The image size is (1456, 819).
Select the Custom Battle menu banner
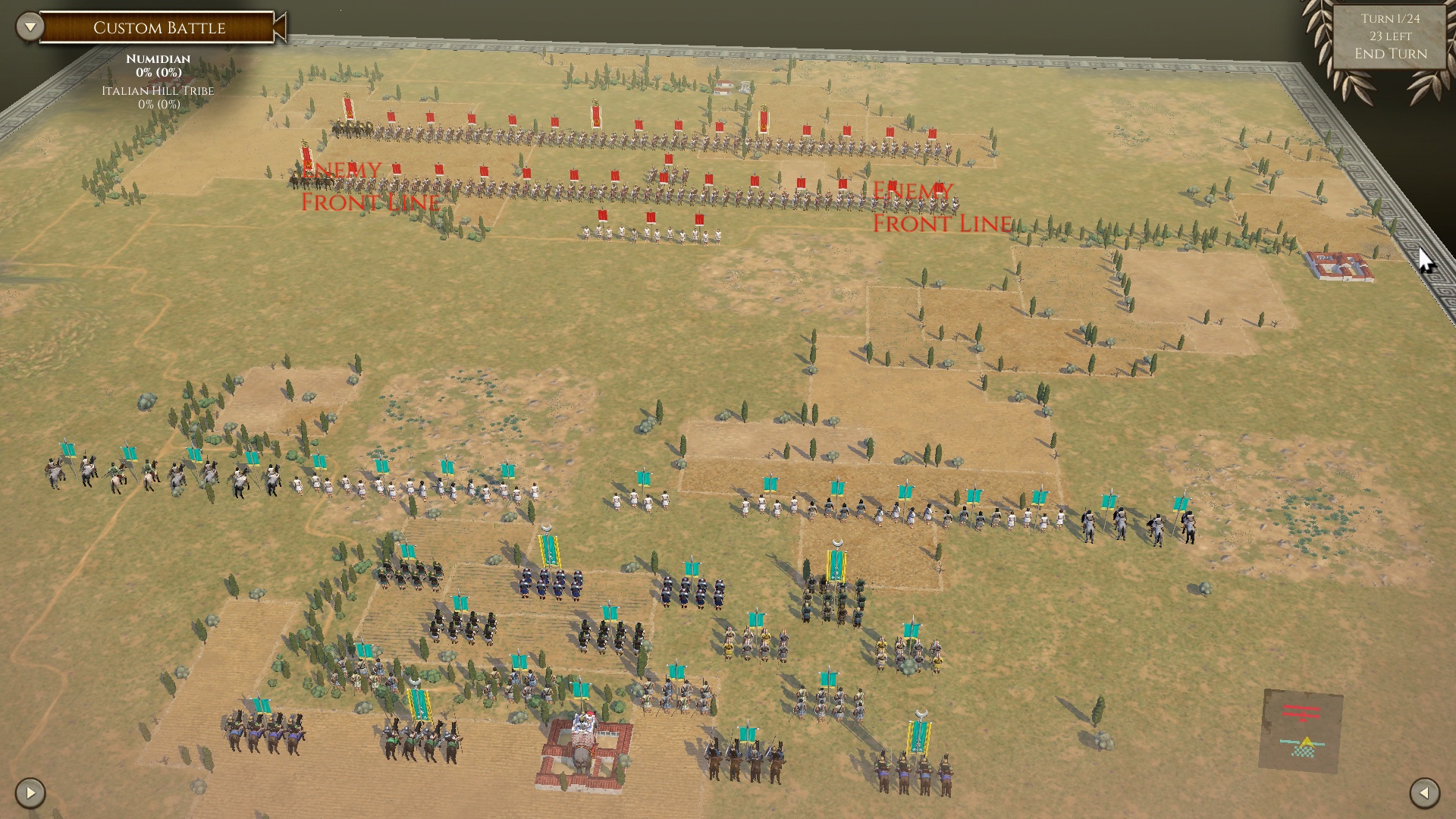coord(159,28)
